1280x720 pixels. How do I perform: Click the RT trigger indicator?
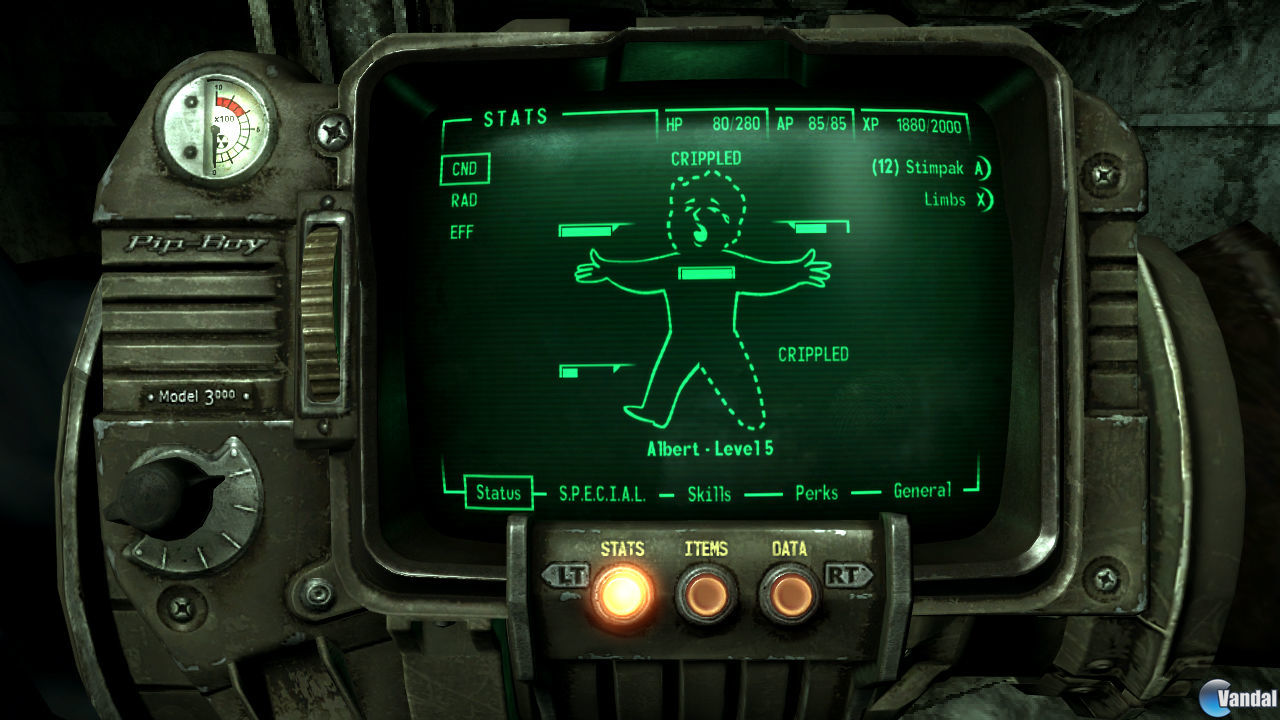coord(849,576)
